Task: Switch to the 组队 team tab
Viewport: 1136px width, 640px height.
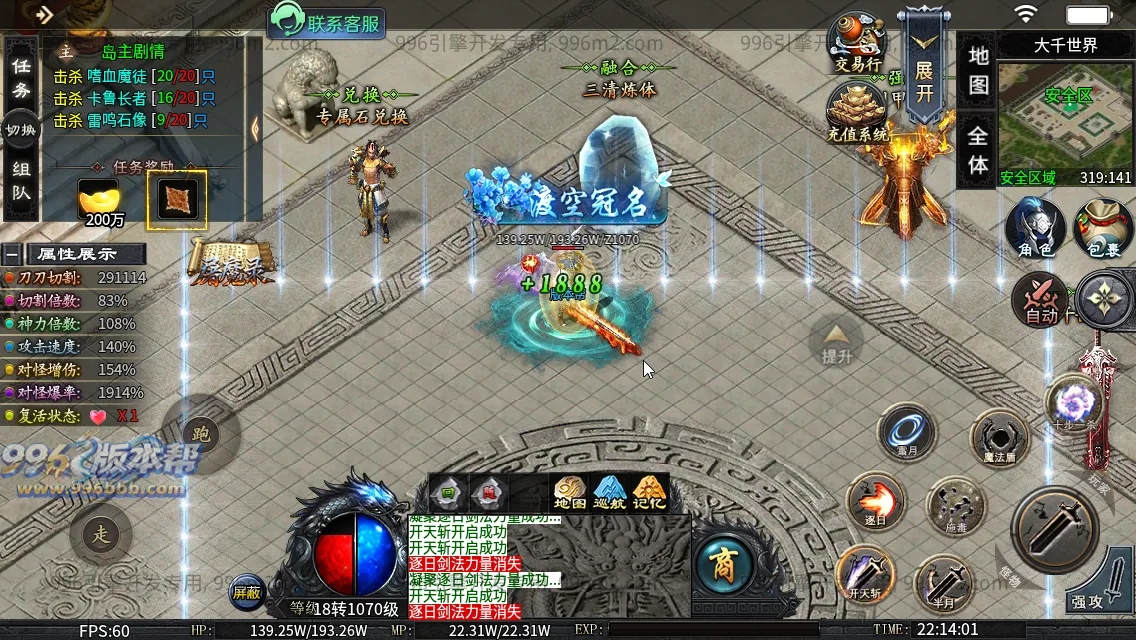Action: point(21,181)
